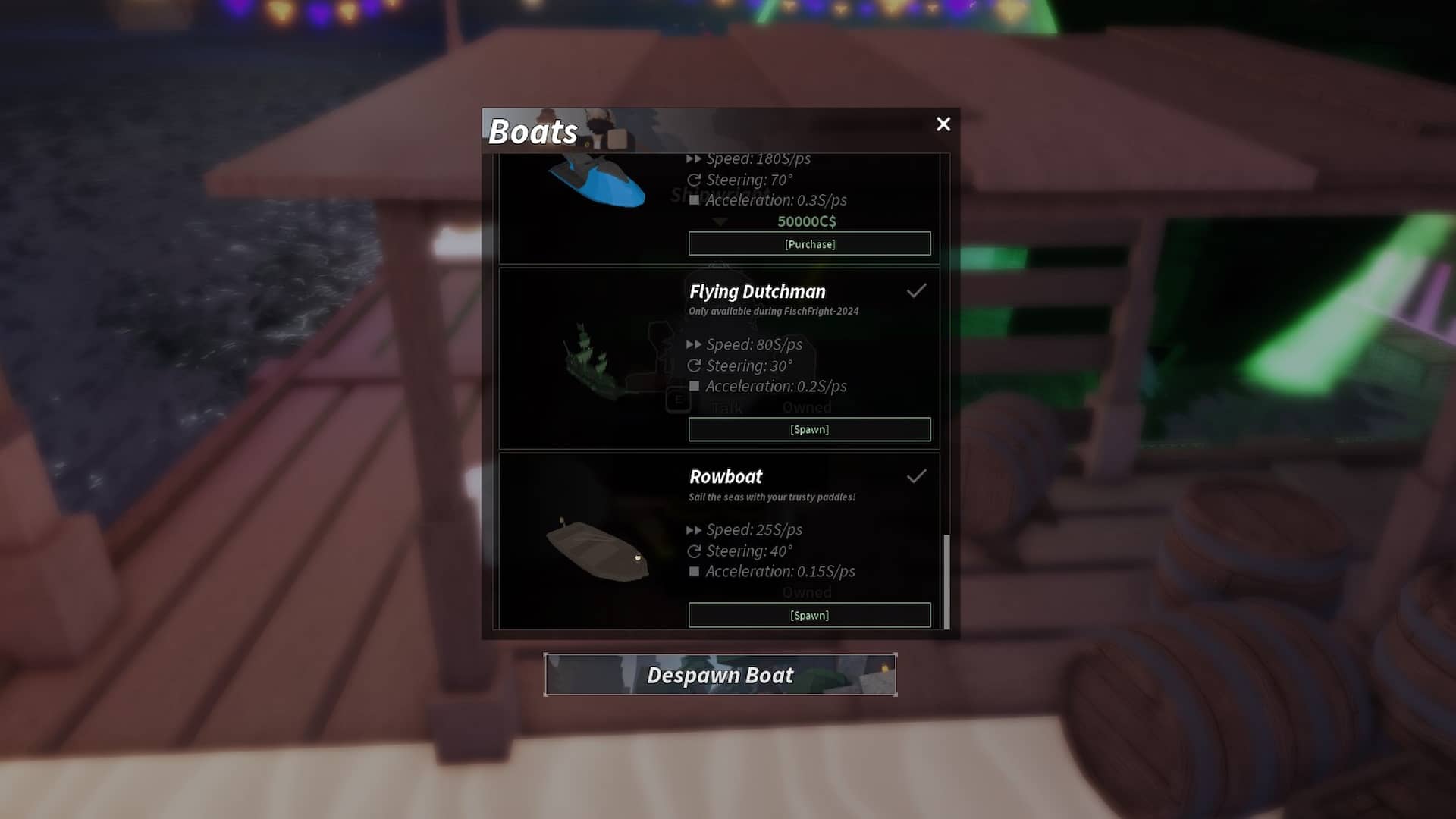
Task: Click the acceleration square icon on the jet ski listing
Action: [695, 200]
